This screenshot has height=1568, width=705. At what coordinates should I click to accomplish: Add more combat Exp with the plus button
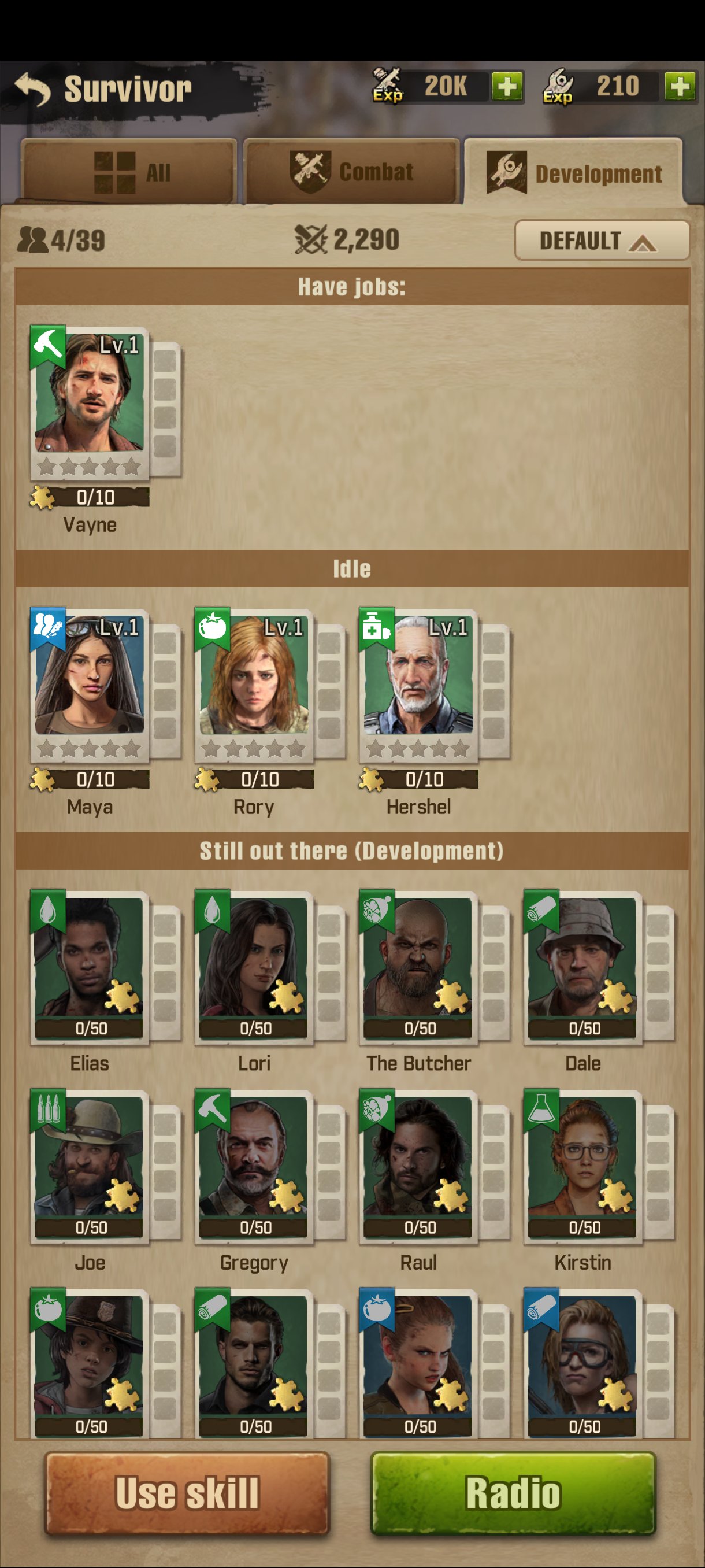point(507,86)
